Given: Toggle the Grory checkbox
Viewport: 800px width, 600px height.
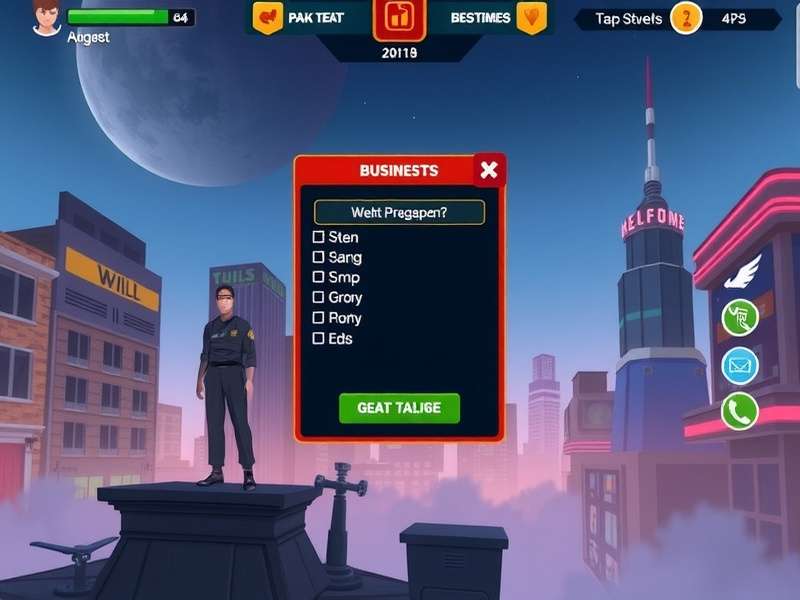Looking at the screenshot, I should point(319,297).
